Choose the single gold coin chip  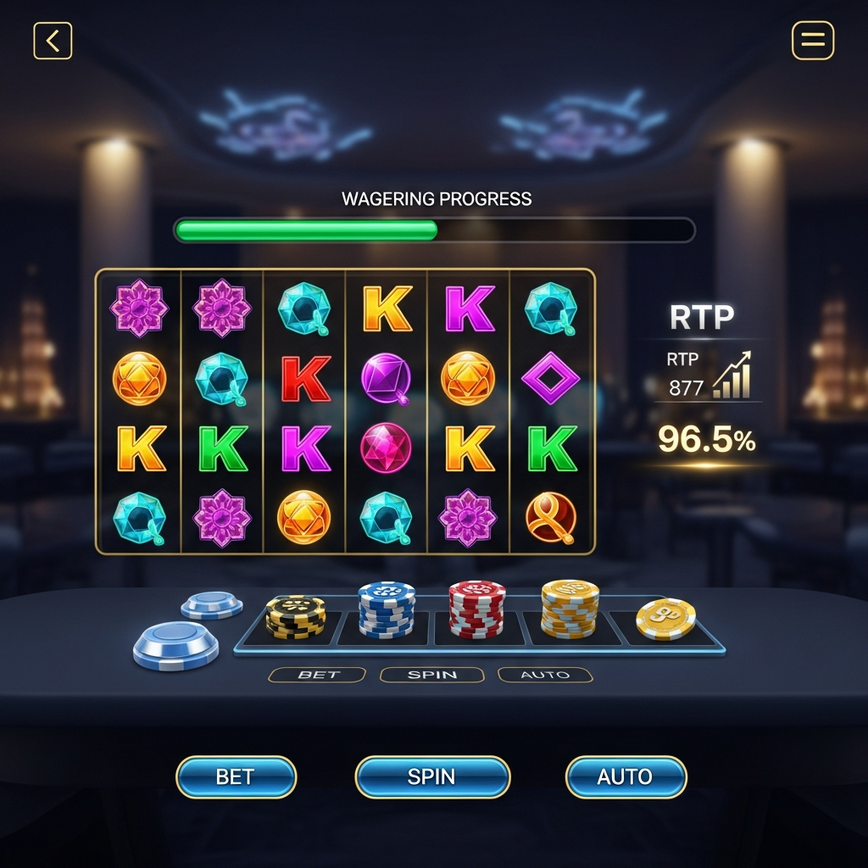point(665,618)
